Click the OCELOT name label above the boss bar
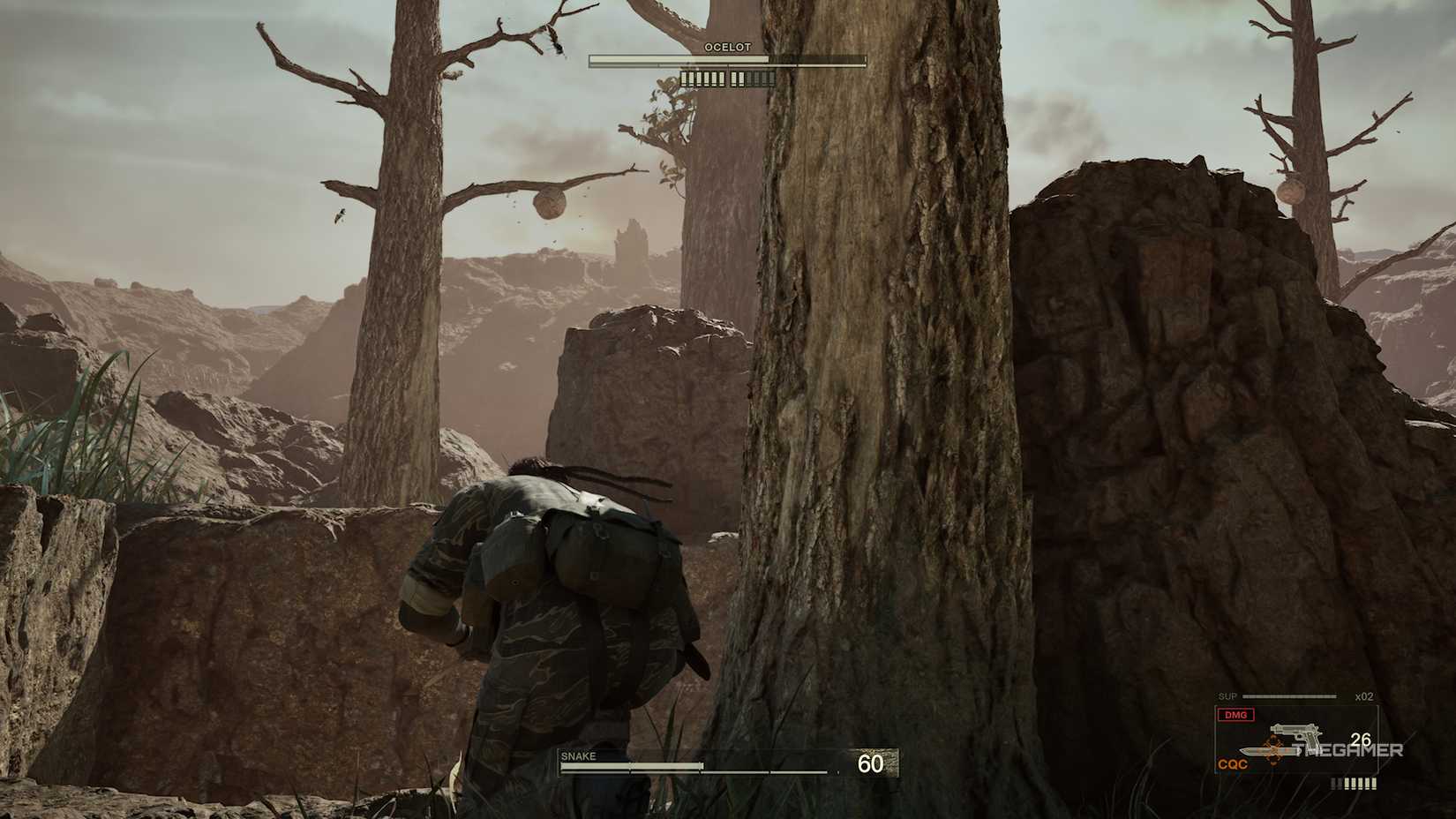 [725, 47]
